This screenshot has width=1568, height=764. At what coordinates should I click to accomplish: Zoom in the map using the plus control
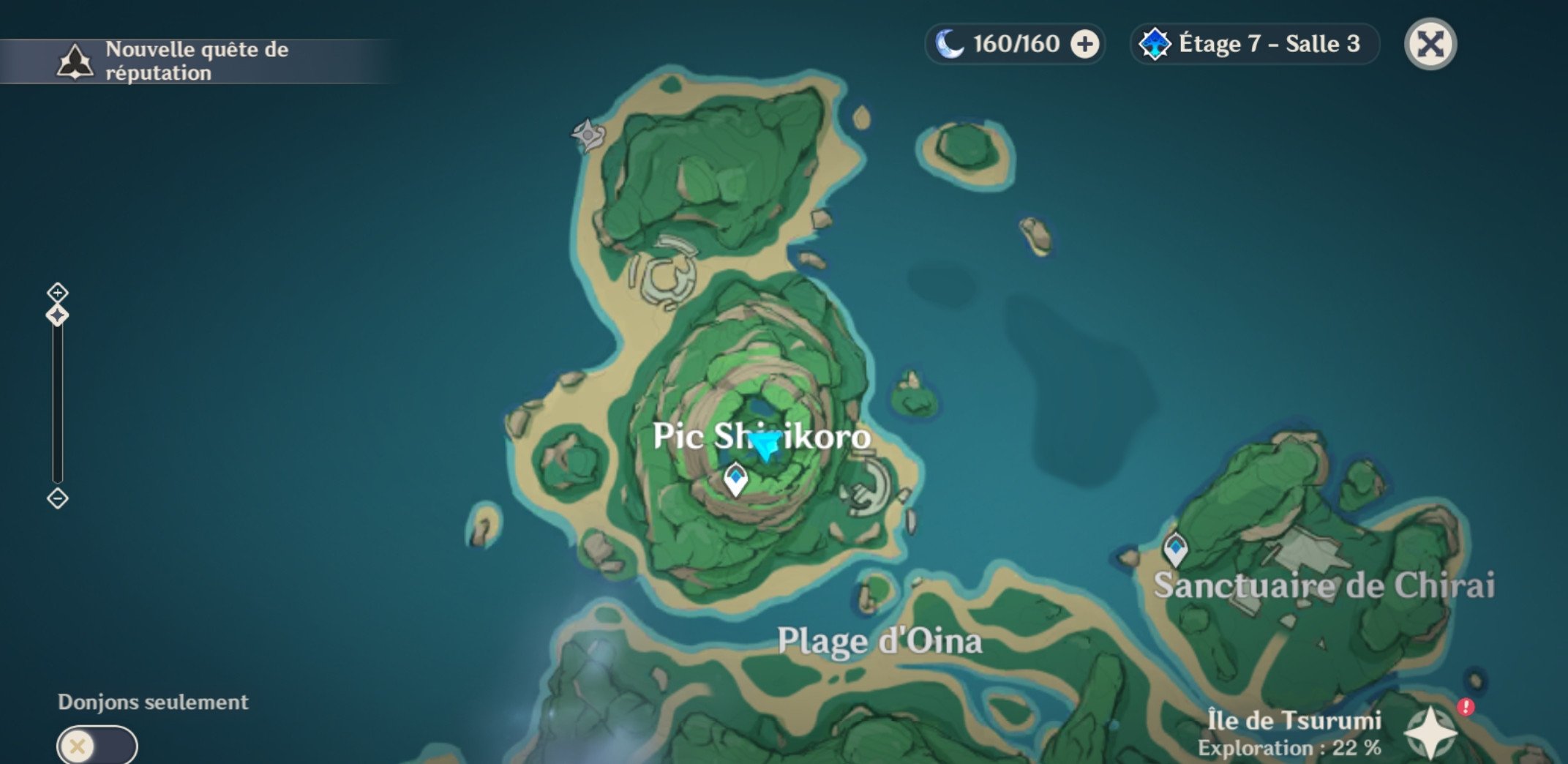click(x=58, y=293)
